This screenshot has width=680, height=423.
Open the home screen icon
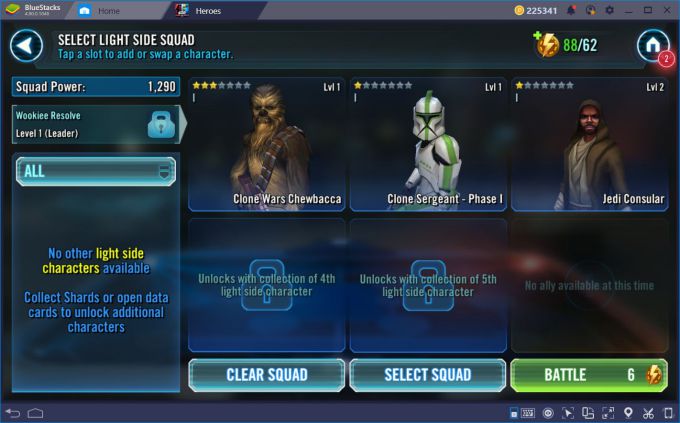(x=652, y=44)
